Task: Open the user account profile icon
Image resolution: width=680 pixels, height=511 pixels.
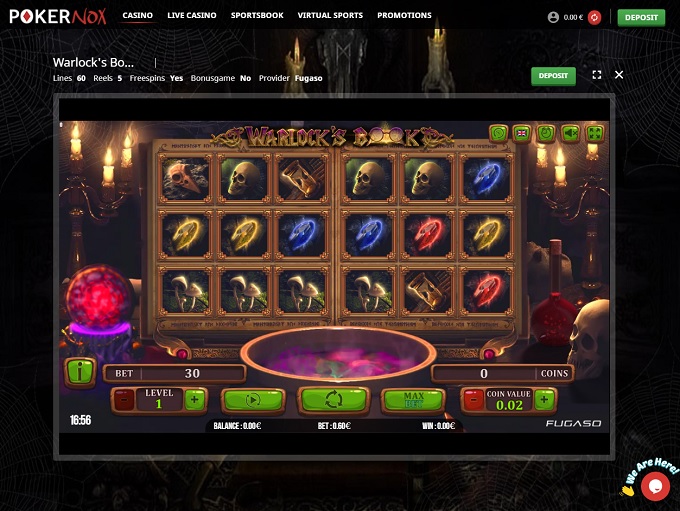Action: point(554,17)
